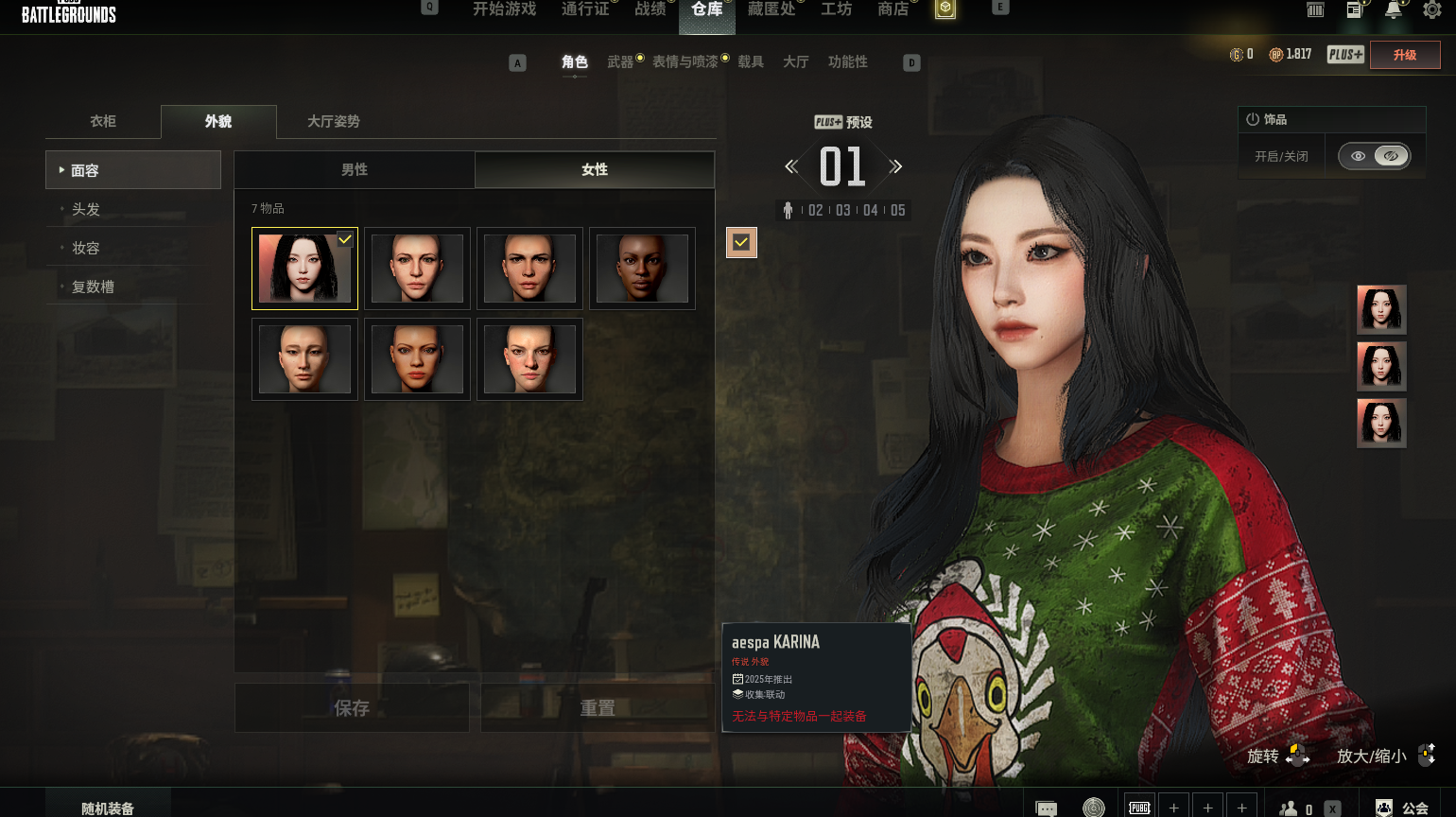The image size is (1456, 817).
Task: Click the 重置 reset button
Action: [x=598, y=708]
